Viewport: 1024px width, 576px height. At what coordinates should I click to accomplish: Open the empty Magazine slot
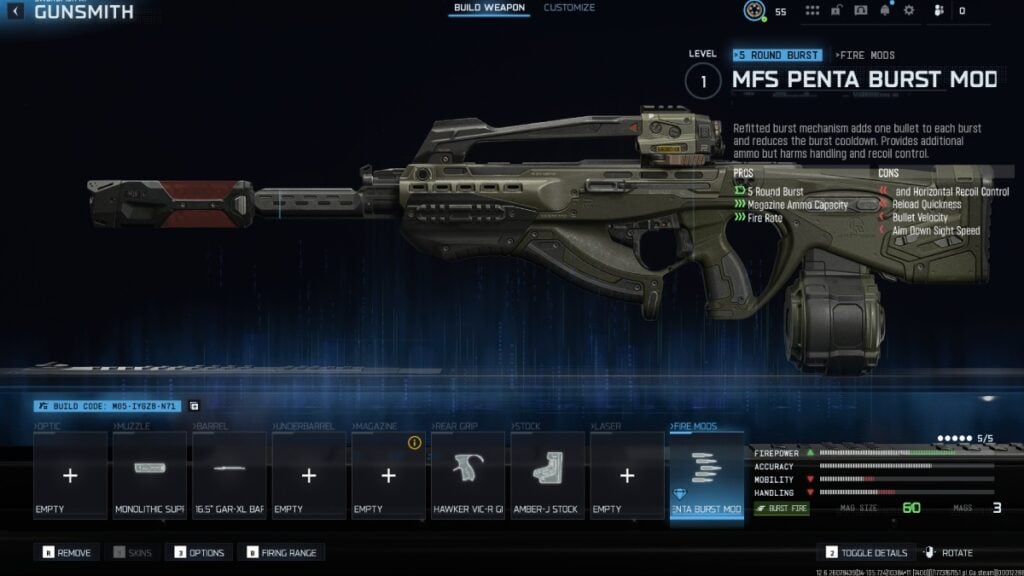(x=388, y=475)
